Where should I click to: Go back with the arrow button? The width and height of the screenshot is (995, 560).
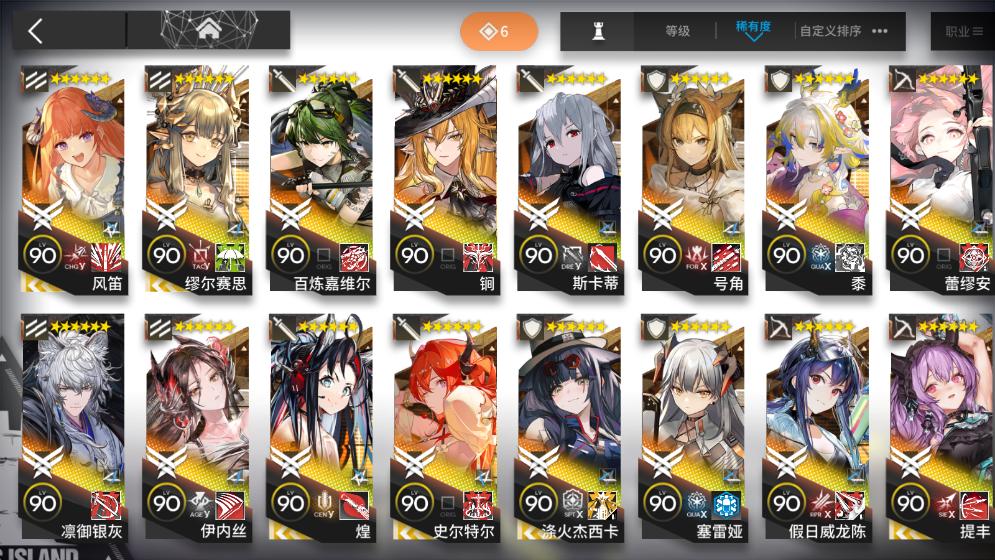point(36,31)
